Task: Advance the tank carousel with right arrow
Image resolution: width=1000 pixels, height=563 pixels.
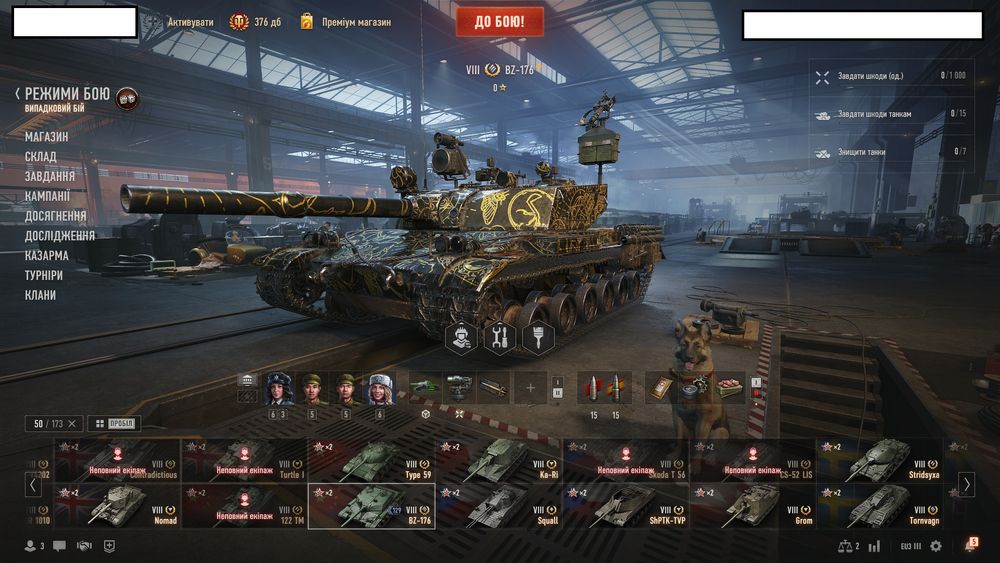Action: (967, 484)
